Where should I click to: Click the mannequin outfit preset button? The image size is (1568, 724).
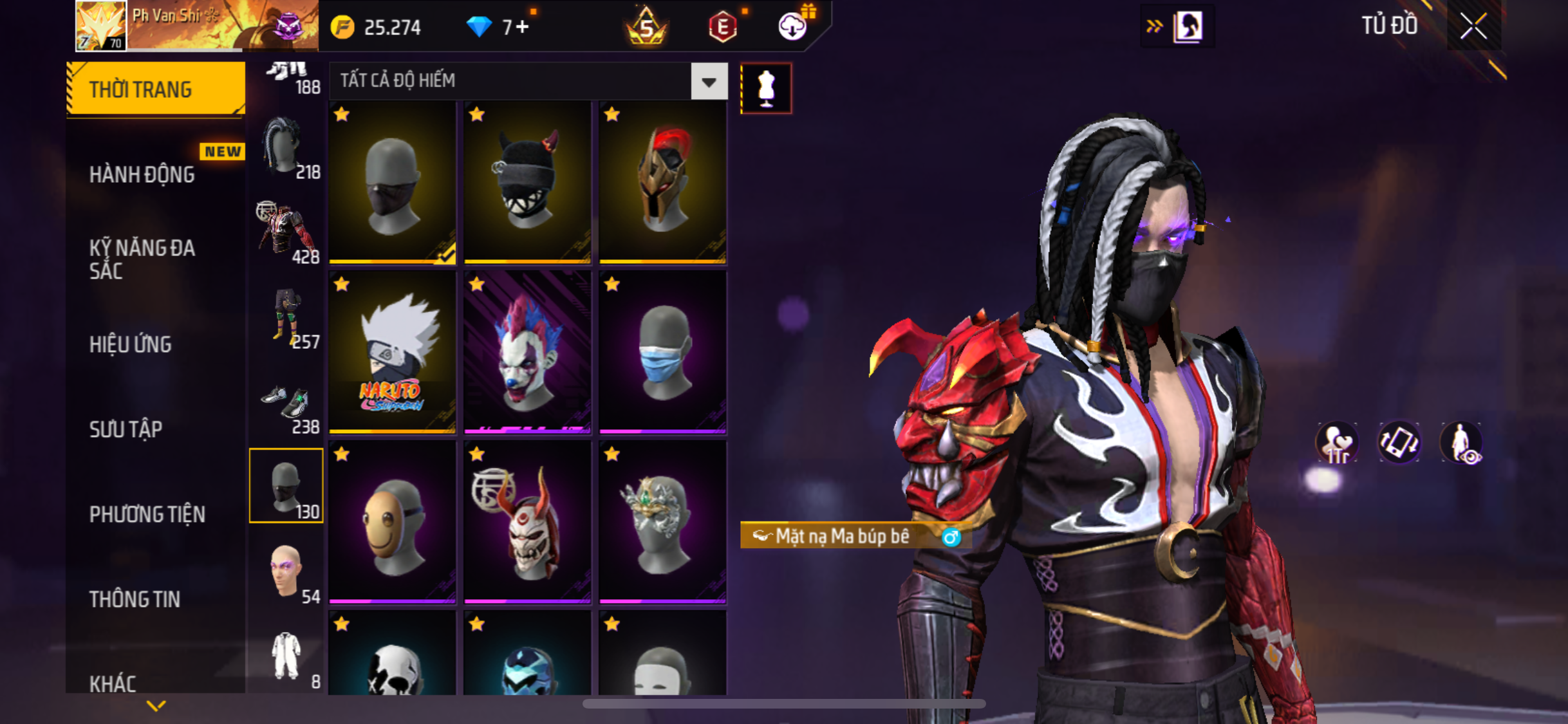766,88
